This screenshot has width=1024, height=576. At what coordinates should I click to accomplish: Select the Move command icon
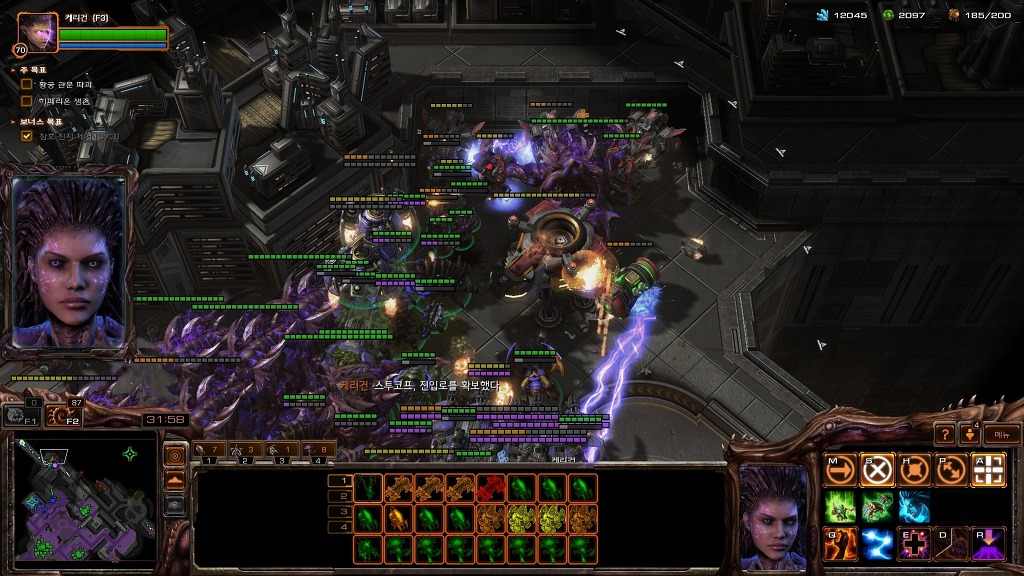point(841,470)
